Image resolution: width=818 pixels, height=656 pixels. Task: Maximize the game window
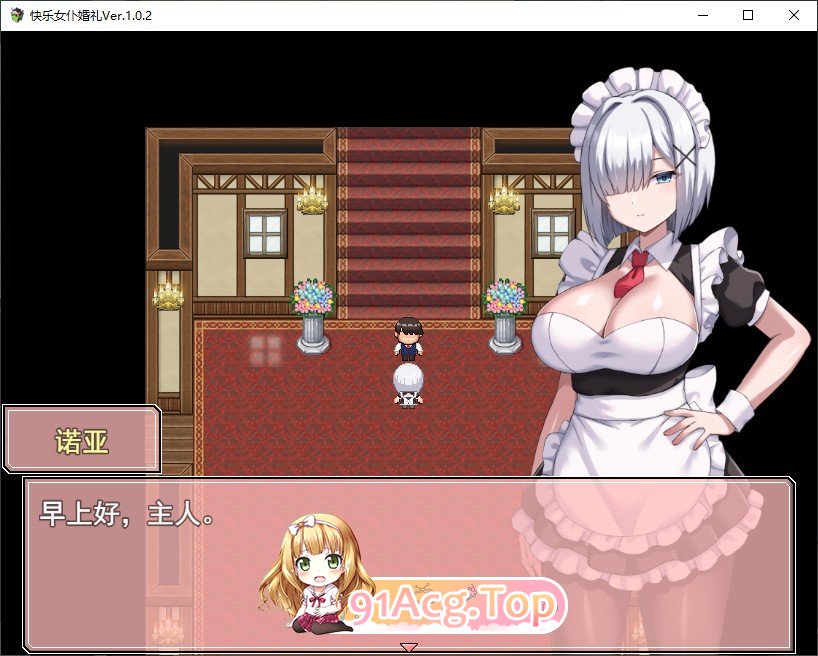(748, 15)
